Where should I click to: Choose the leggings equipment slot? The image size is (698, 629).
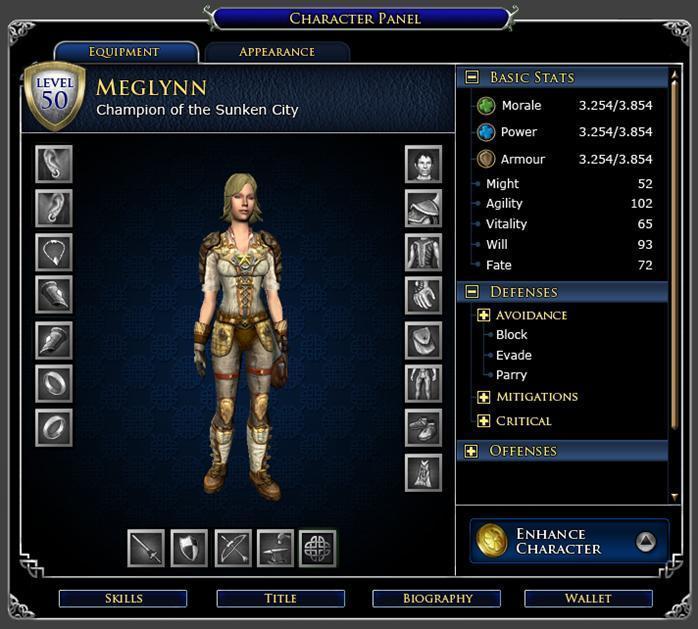click(x=423, y=383)
